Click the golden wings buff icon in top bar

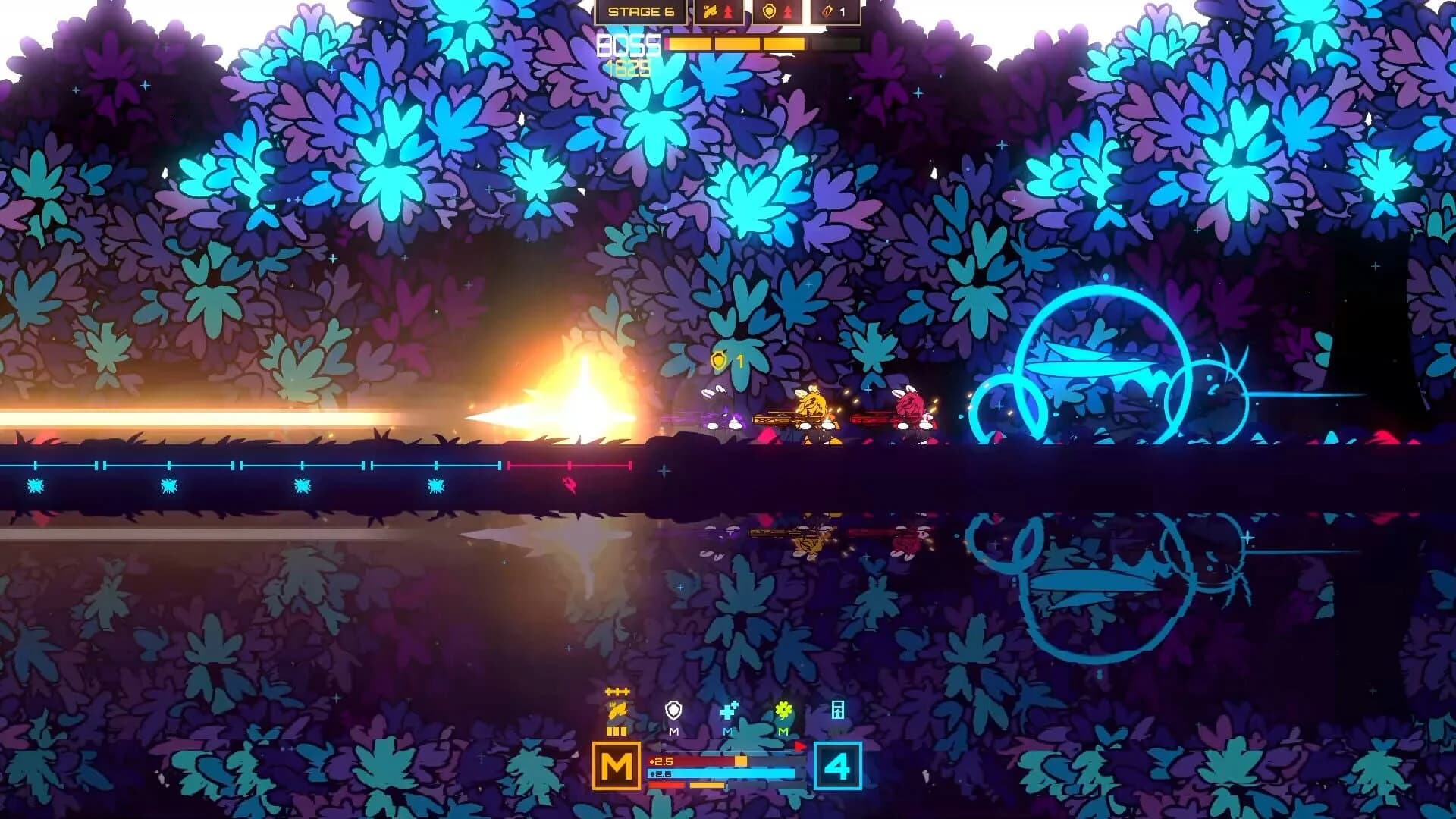[711, 12]
